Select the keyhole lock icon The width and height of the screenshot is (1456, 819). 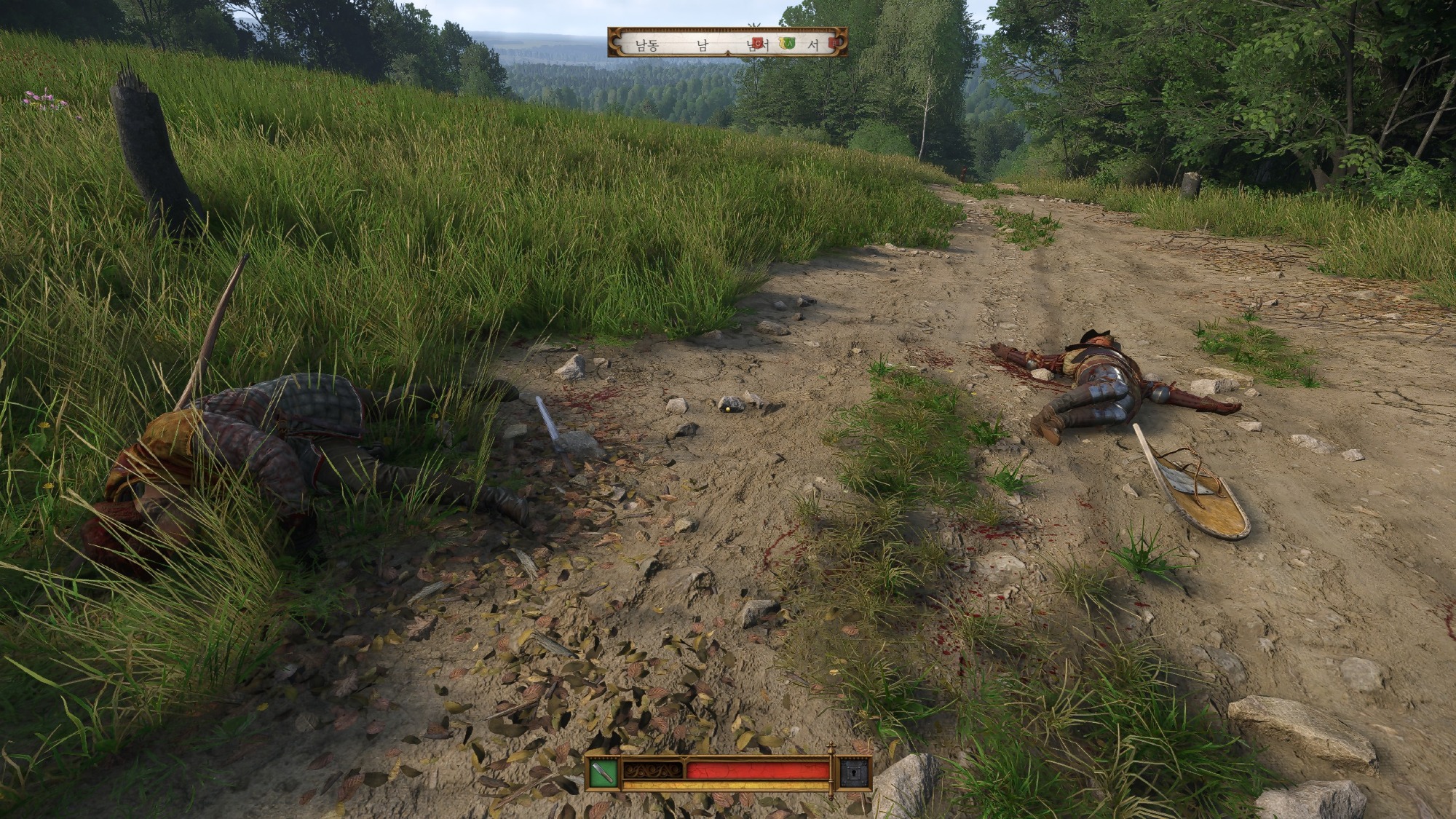[853, 774]
